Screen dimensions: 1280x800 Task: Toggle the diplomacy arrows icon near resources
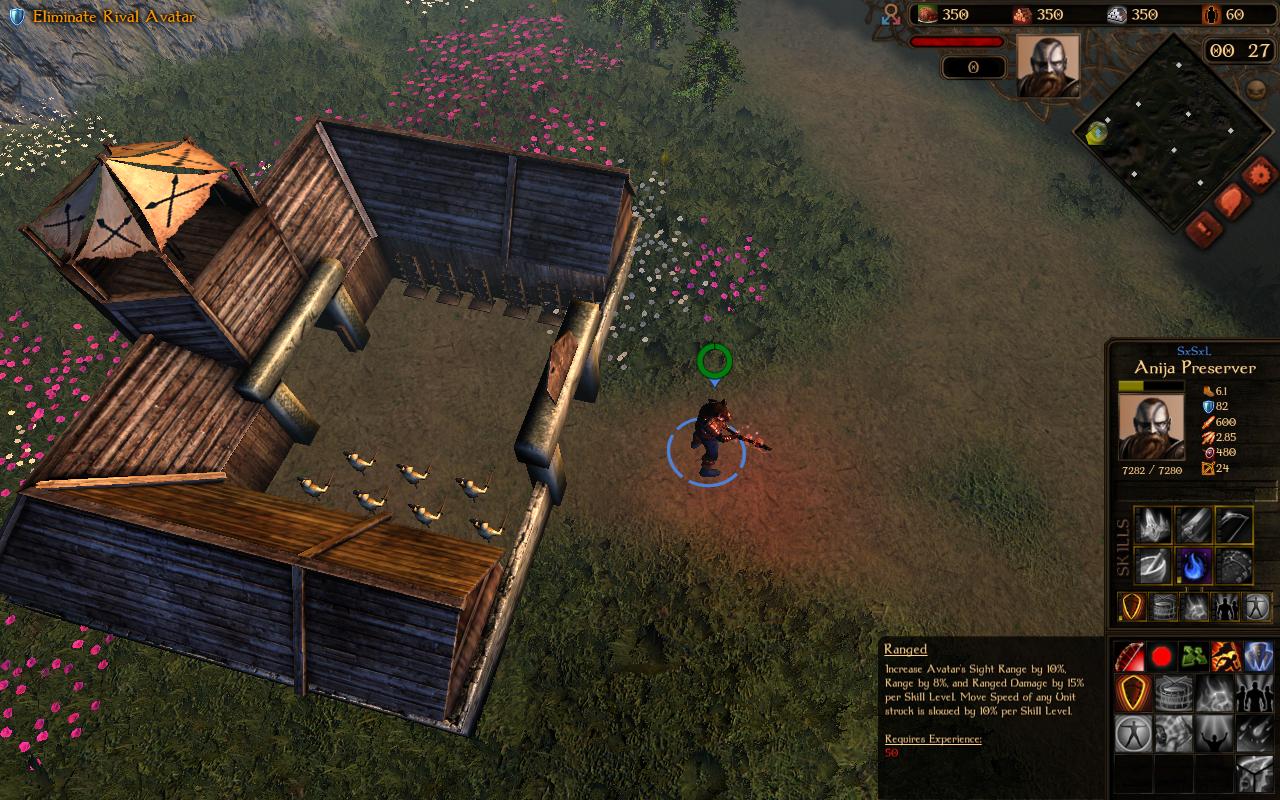pyautogui.click(x=891, y=14)
